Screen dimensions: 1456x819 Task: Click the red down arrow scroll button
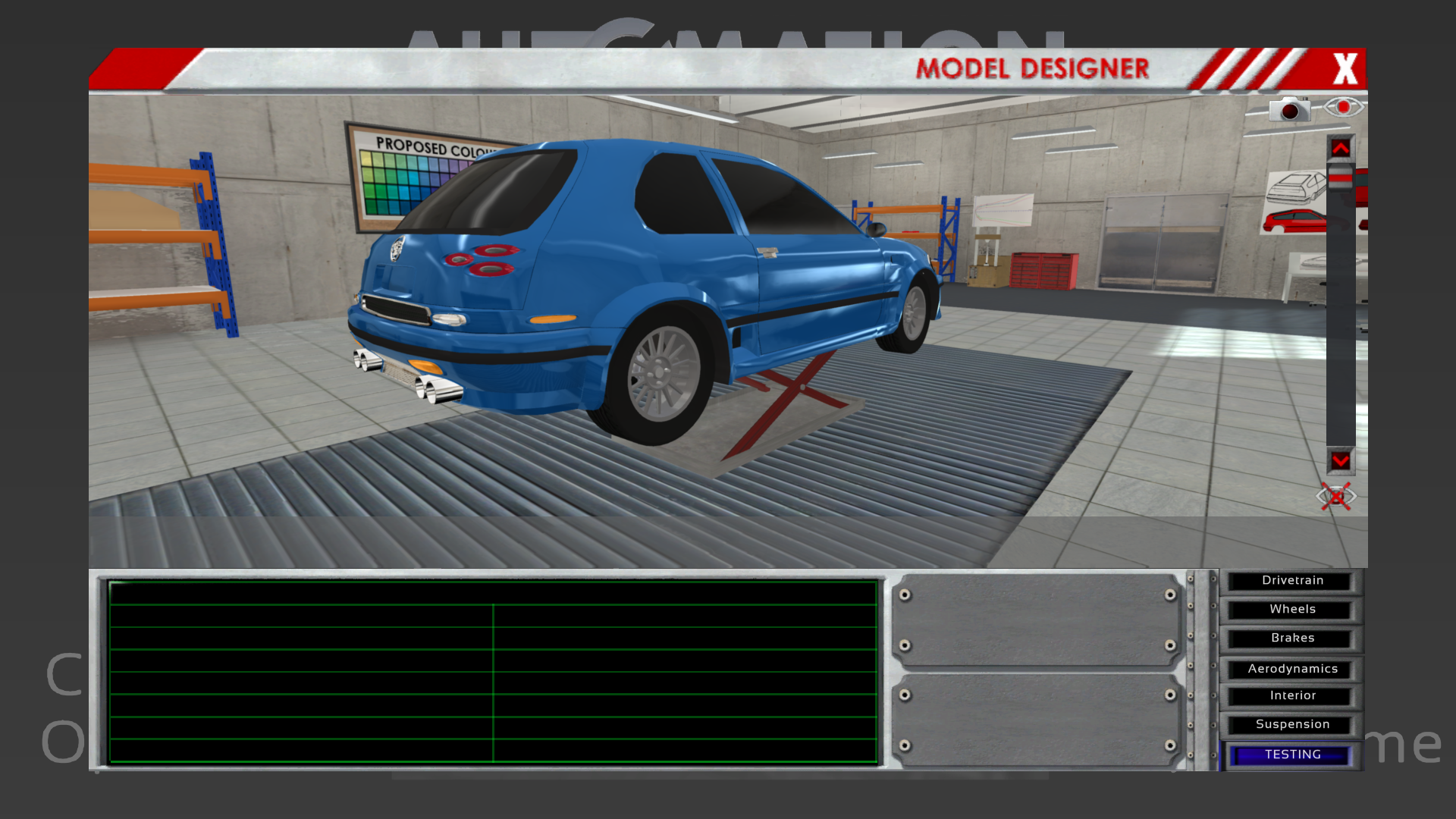point(1340,460)
